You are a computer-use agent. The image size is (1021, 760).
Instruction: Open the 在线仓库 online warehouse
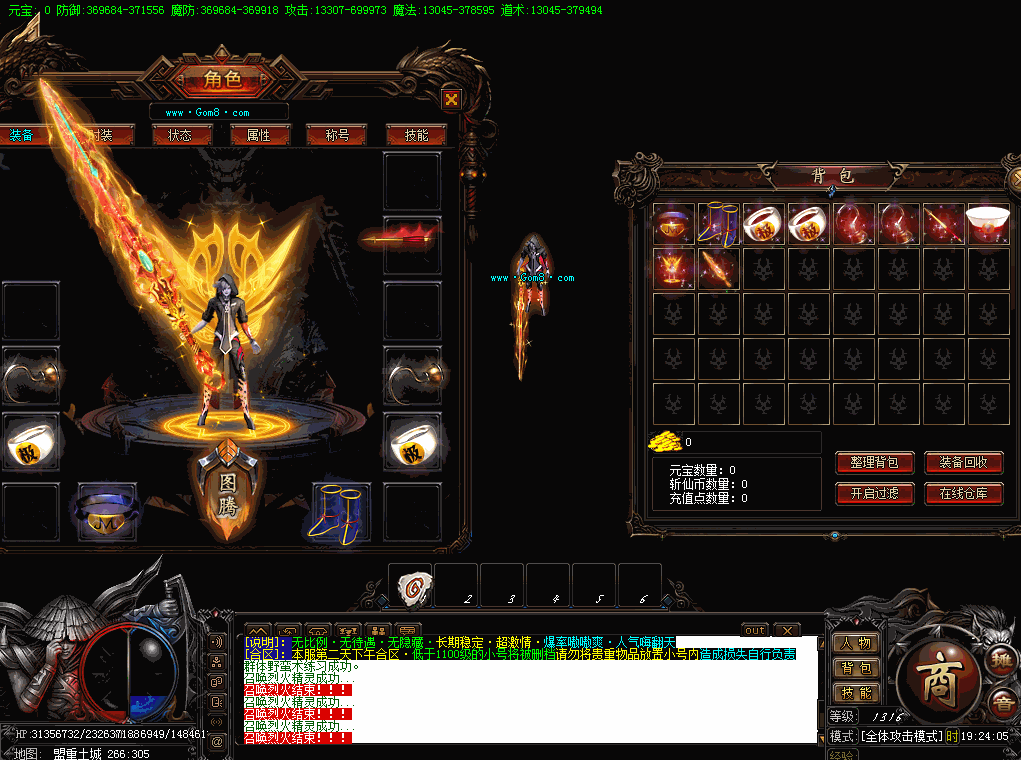(x=963, y=493)
